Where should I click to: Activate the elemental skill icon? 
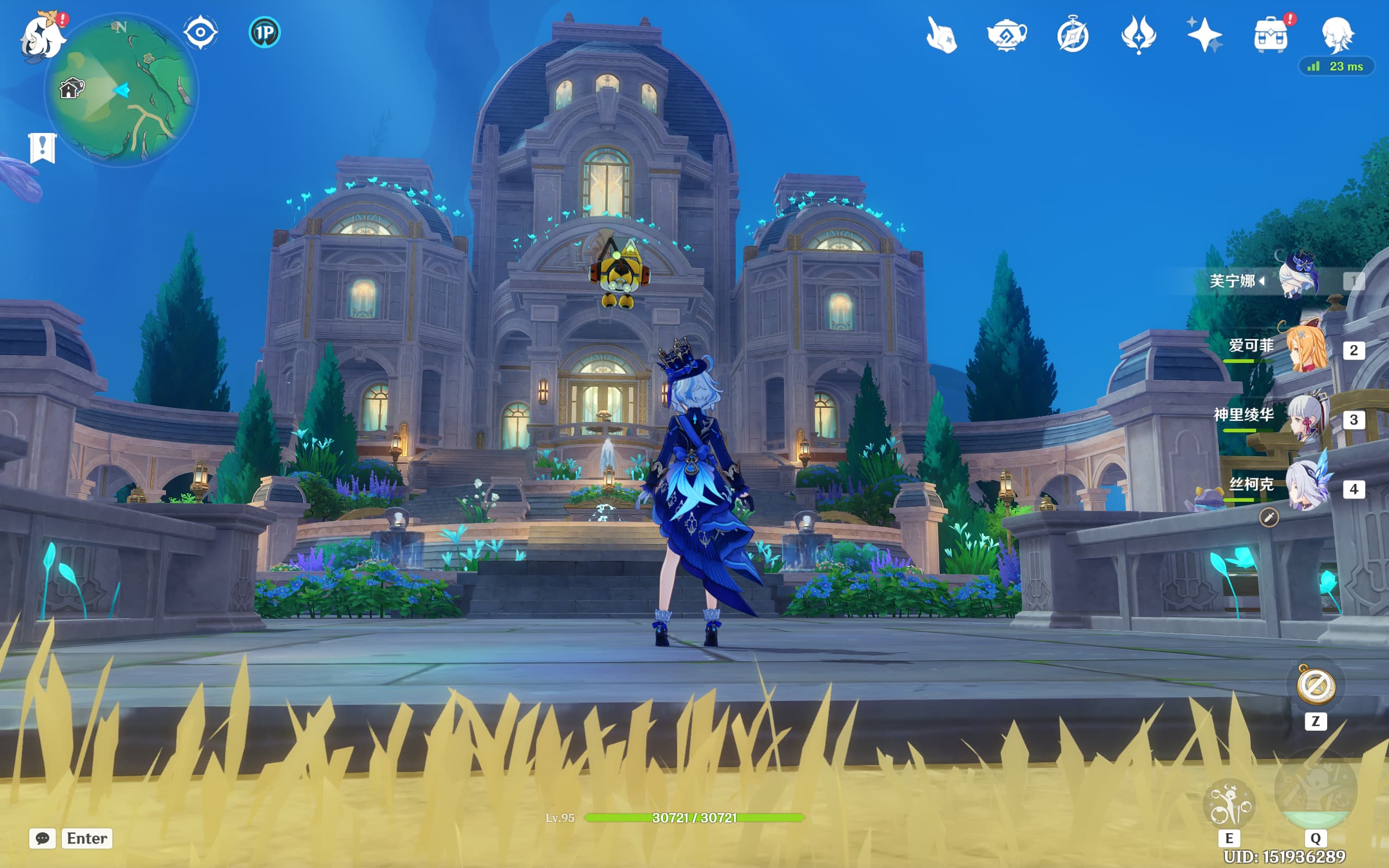[1229, 803]
